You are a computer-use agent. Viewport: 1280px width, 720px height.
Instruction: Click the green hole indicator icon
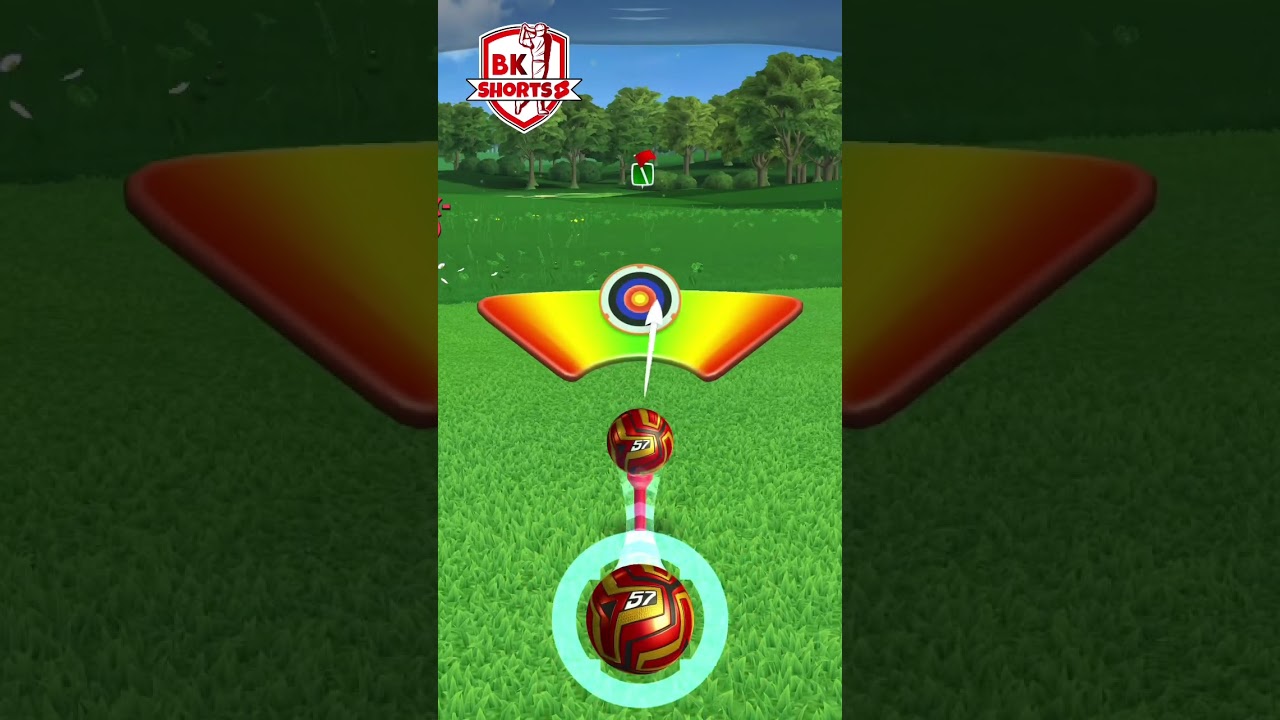[x=644, y=175]
